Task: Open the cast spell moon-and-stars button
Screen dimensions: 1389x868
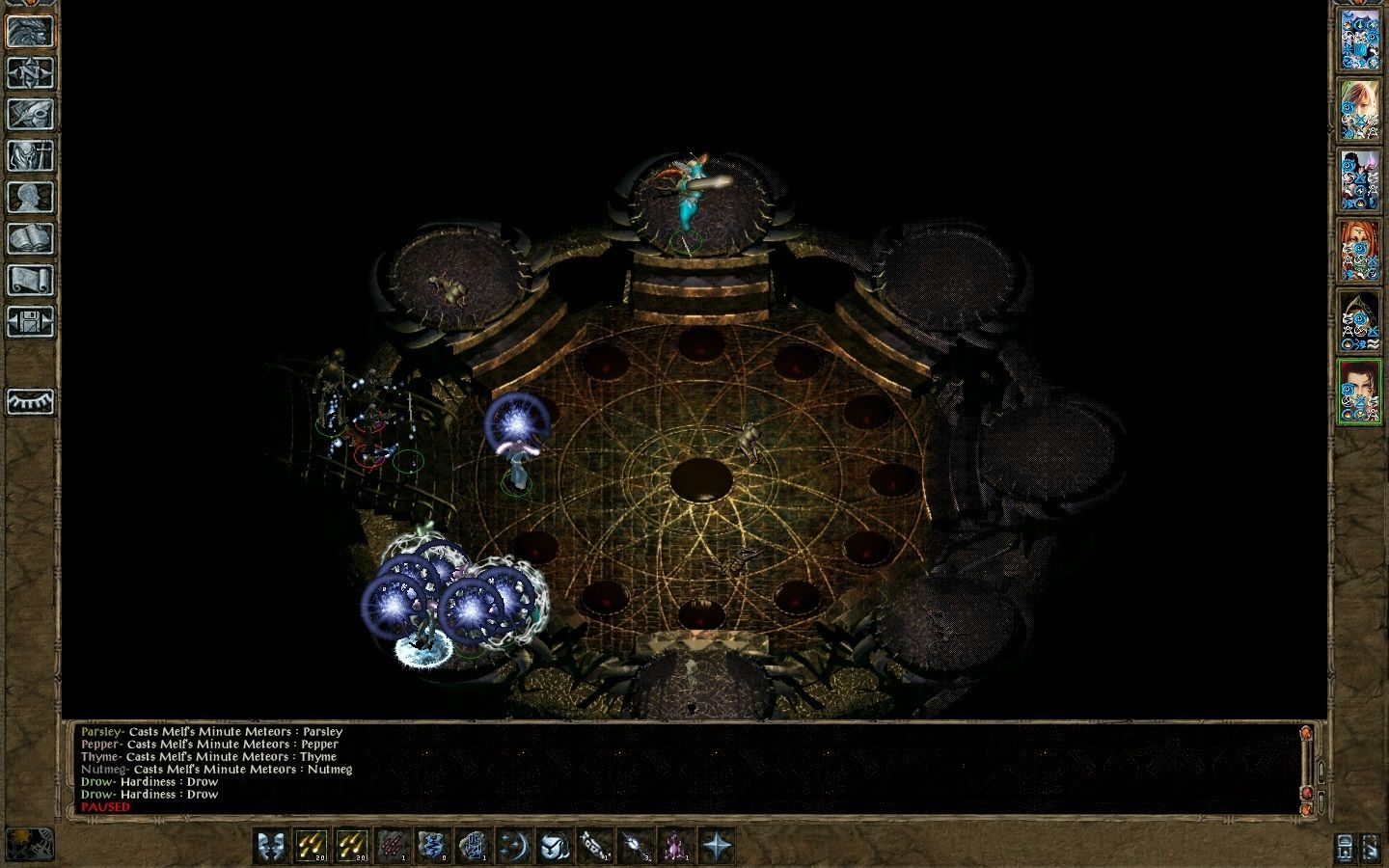Action: point(511,846)
